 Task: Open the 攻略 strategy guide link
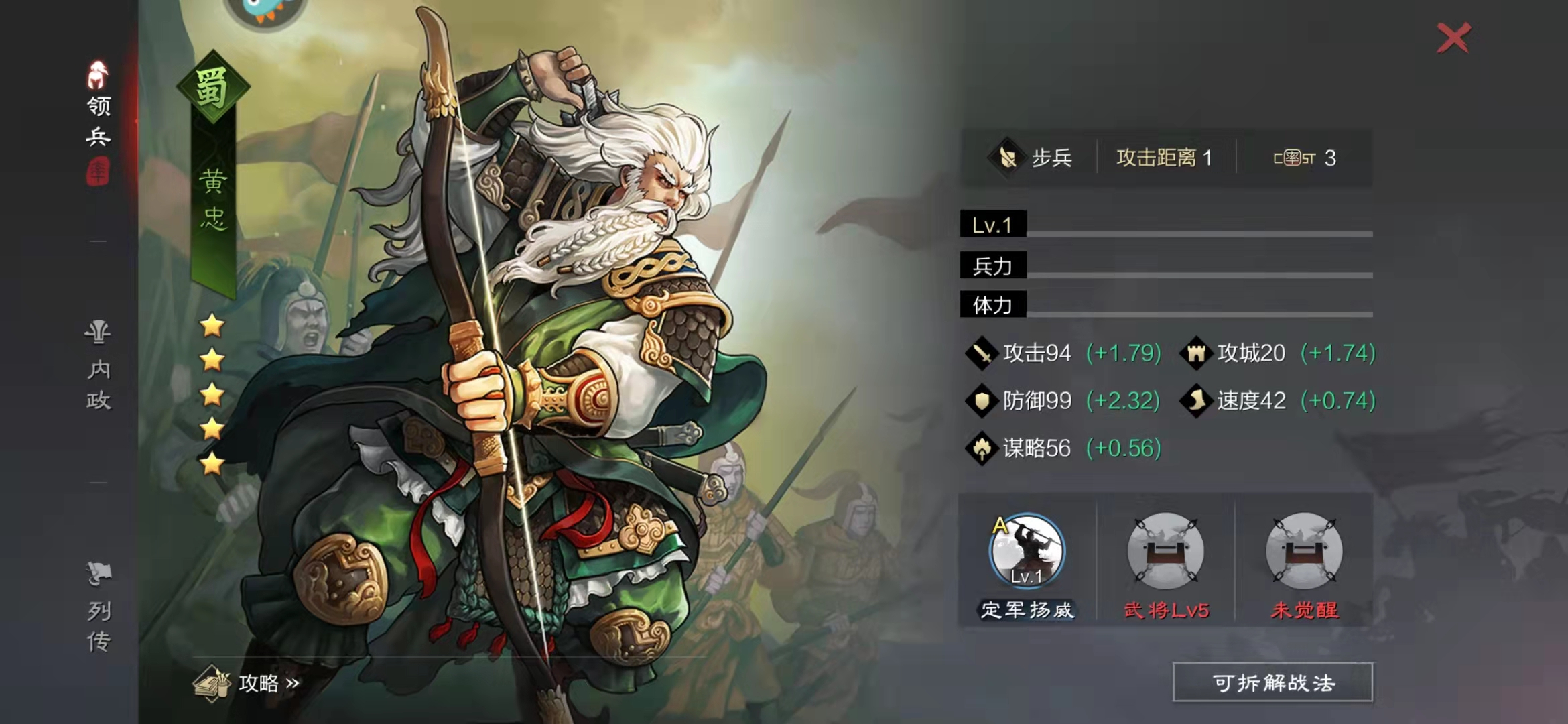tap(247, 682)
